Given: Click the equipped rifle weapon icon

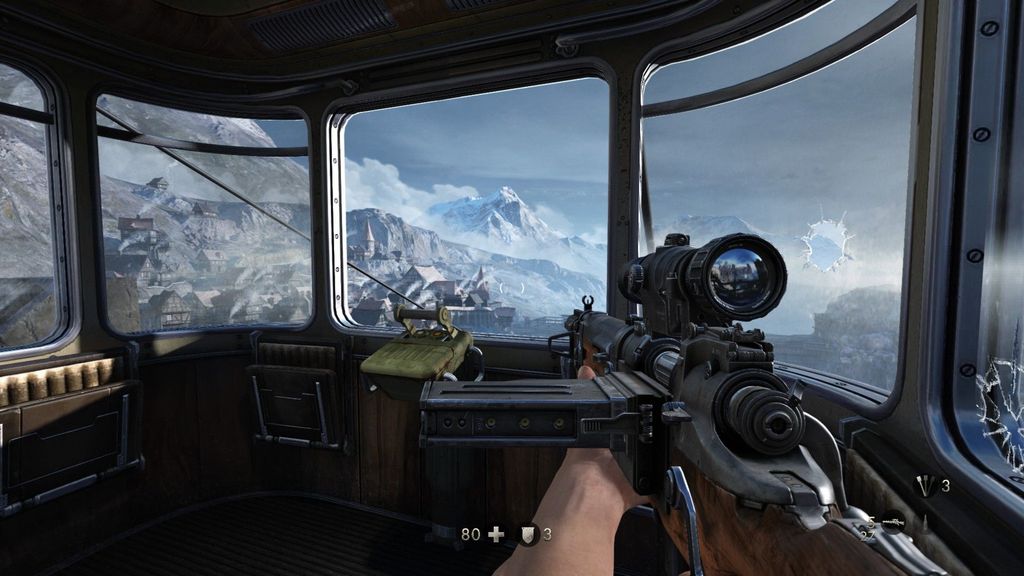Looking at the screenshot, I should (x=892, y=521).
